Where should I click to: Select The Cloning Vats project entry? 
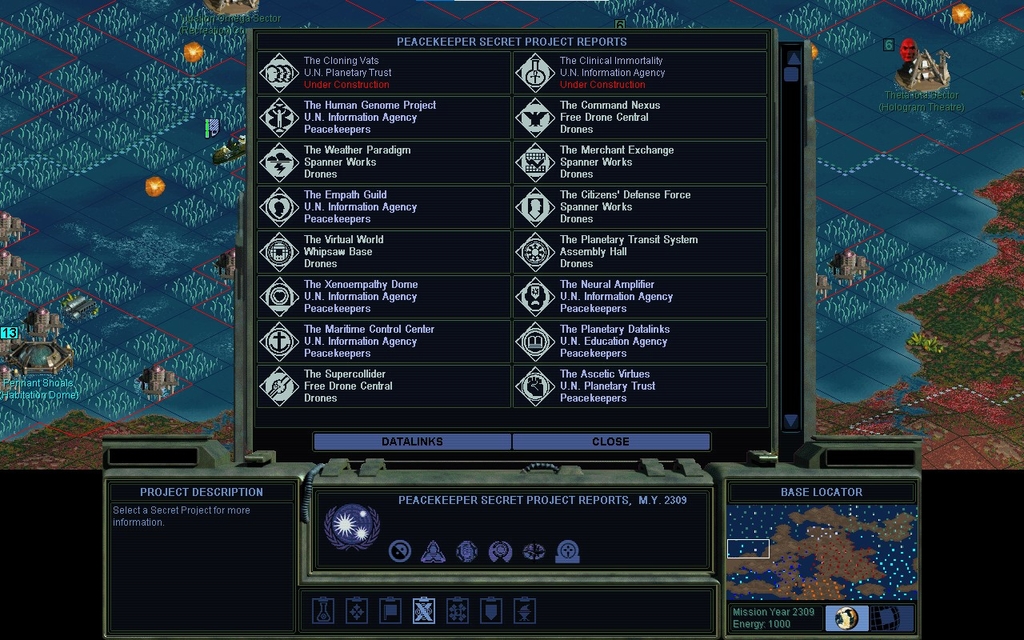(x=384, y=73)
